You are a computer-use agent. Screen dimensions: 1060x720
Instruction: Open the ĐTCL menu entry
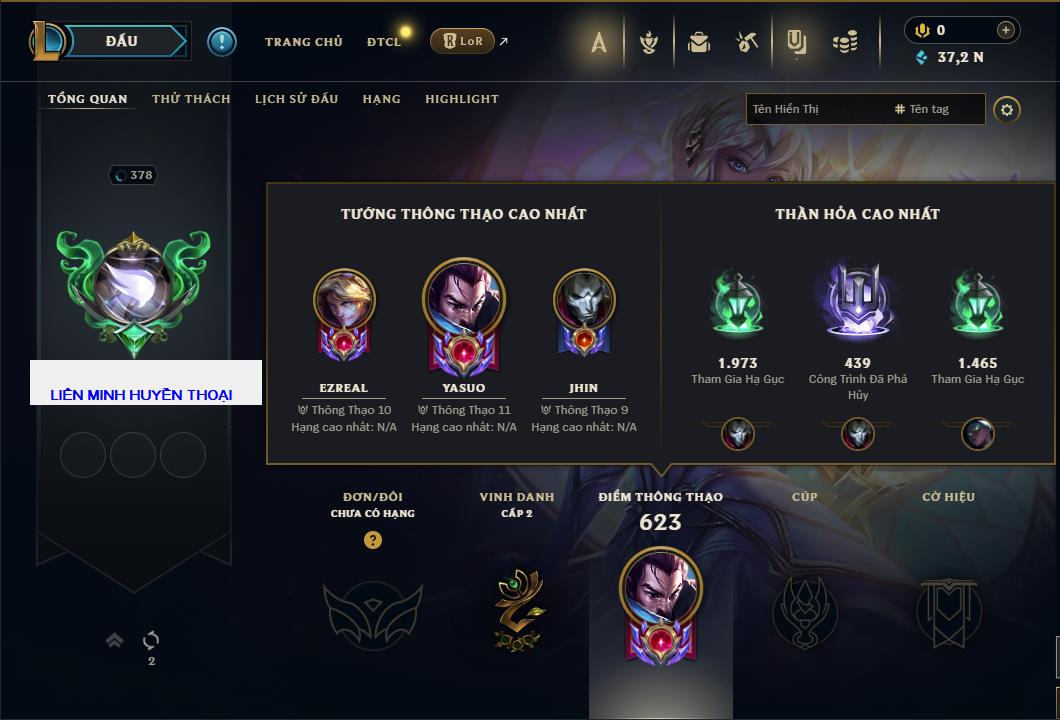pyautogui.click(x=384, y=42)
